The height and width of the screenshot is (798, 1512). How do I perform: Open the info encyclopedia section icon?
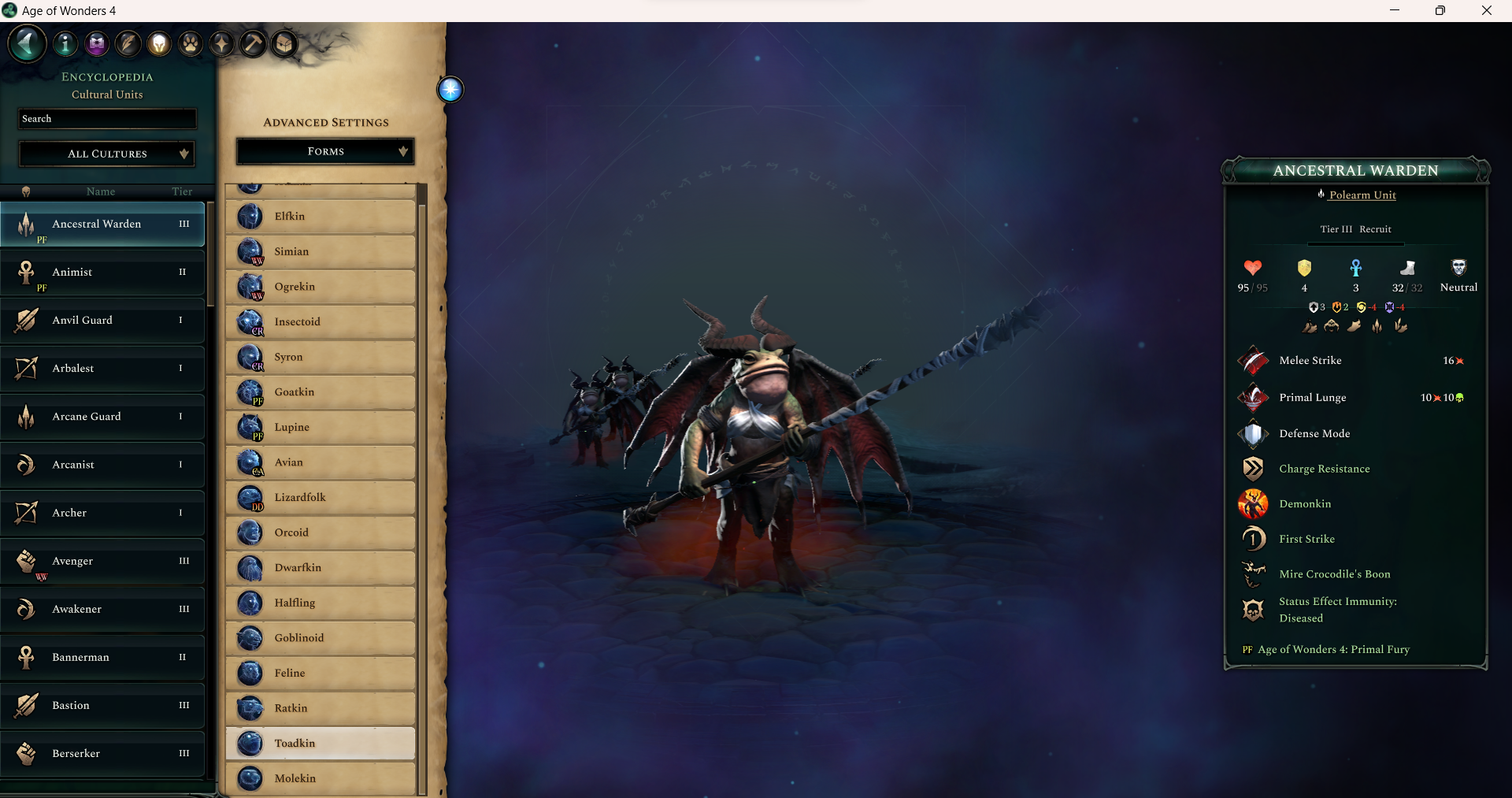(x=65, y=43)
